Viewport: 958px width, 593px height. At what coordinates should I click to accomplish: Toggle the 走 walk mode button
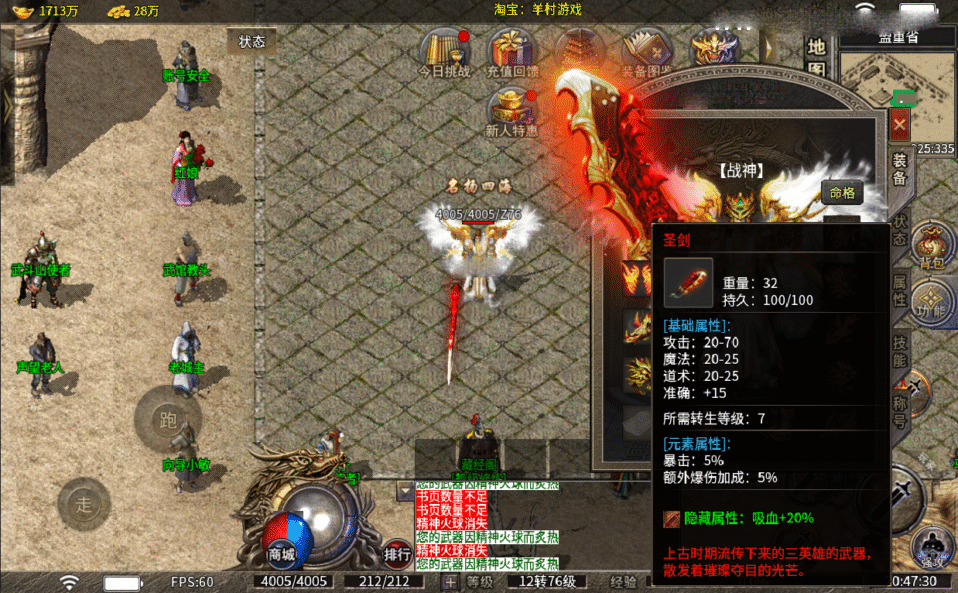84,503
